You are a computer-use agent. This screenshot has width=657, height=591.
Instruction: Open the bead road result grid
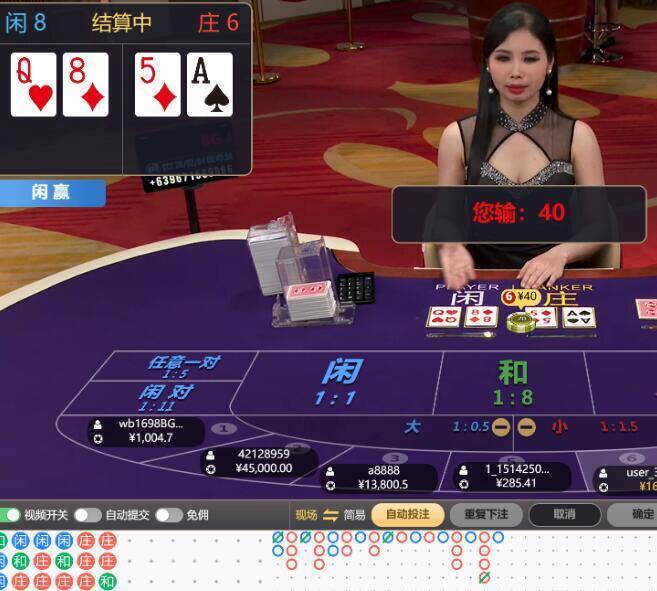pos(58,561)
